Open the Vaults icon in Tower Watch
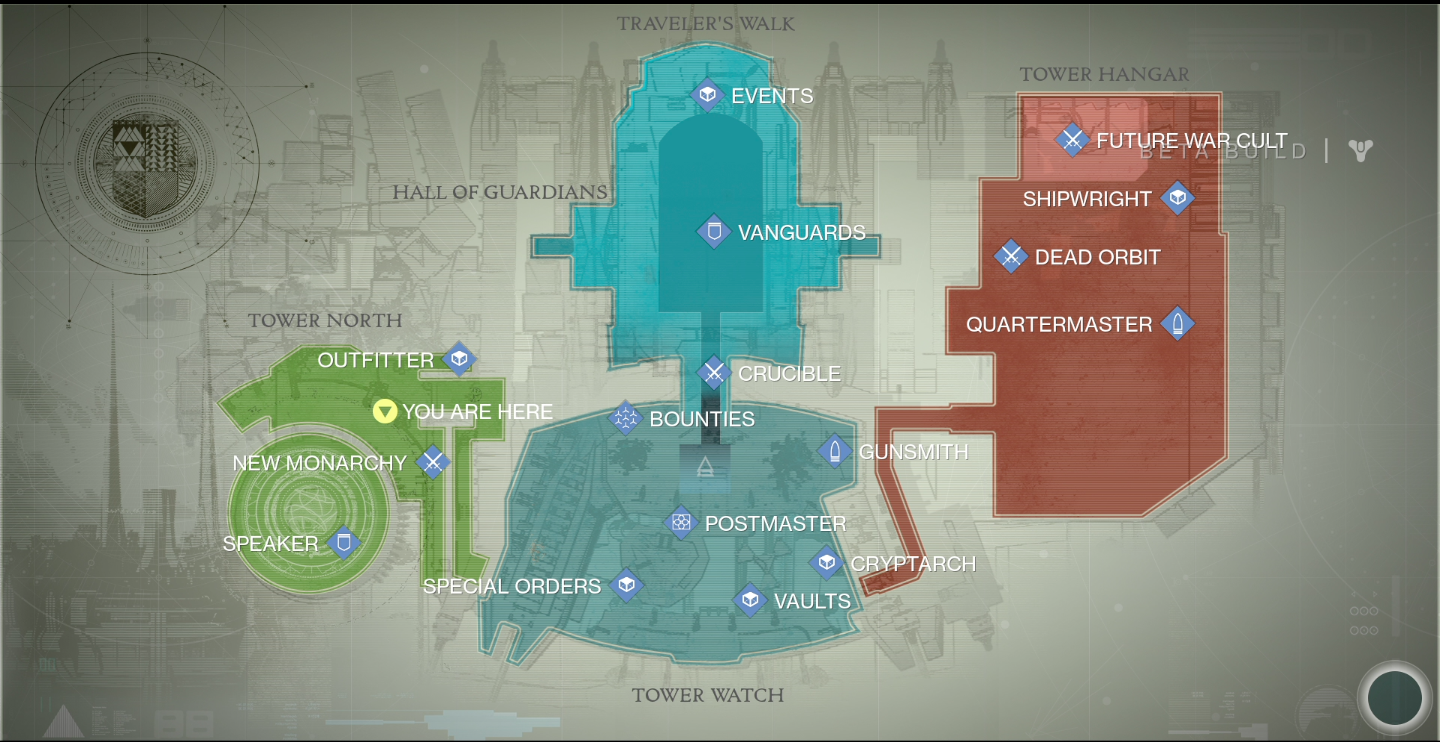The image size is (1440, 742). point(752,600)
